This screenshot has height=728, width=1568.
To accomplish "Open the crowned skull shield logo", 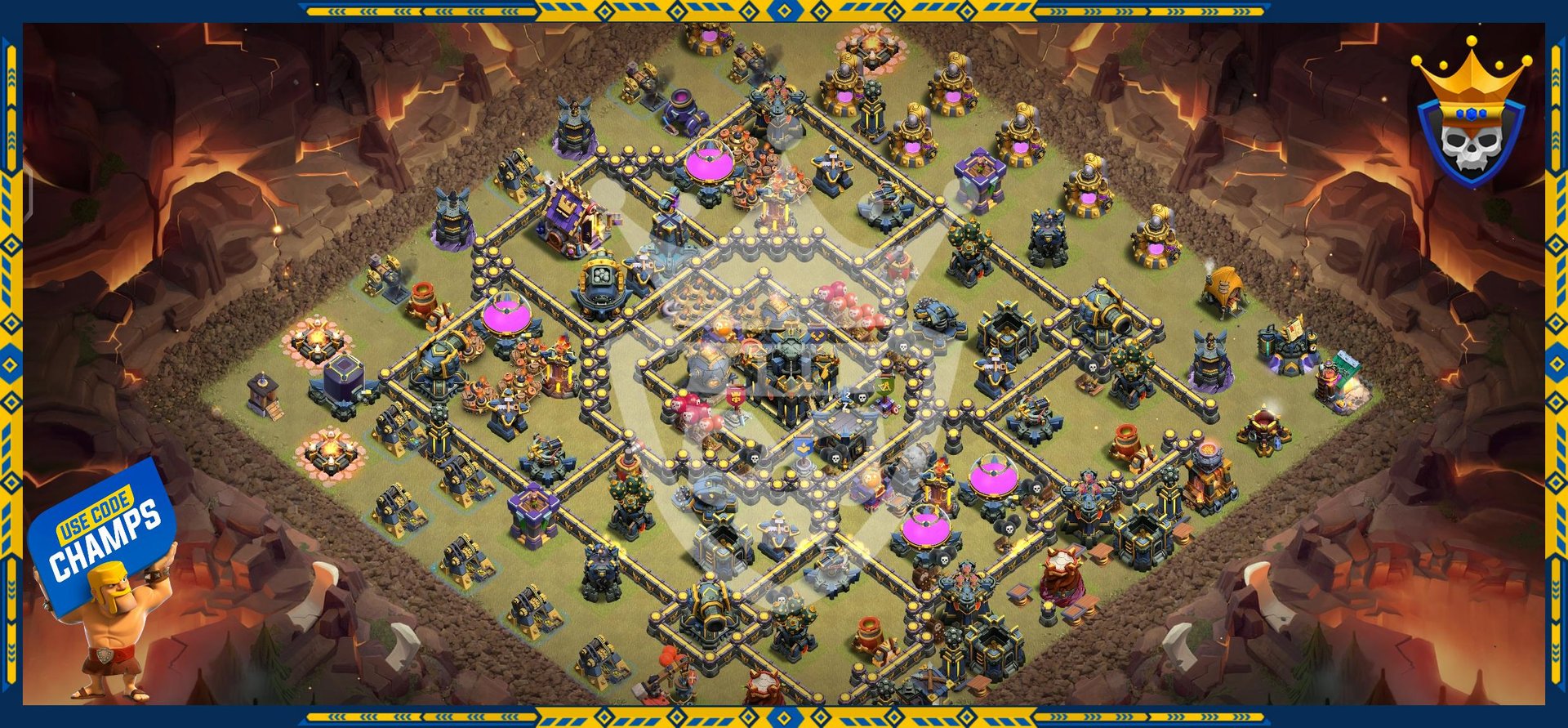I will 1470,118.
